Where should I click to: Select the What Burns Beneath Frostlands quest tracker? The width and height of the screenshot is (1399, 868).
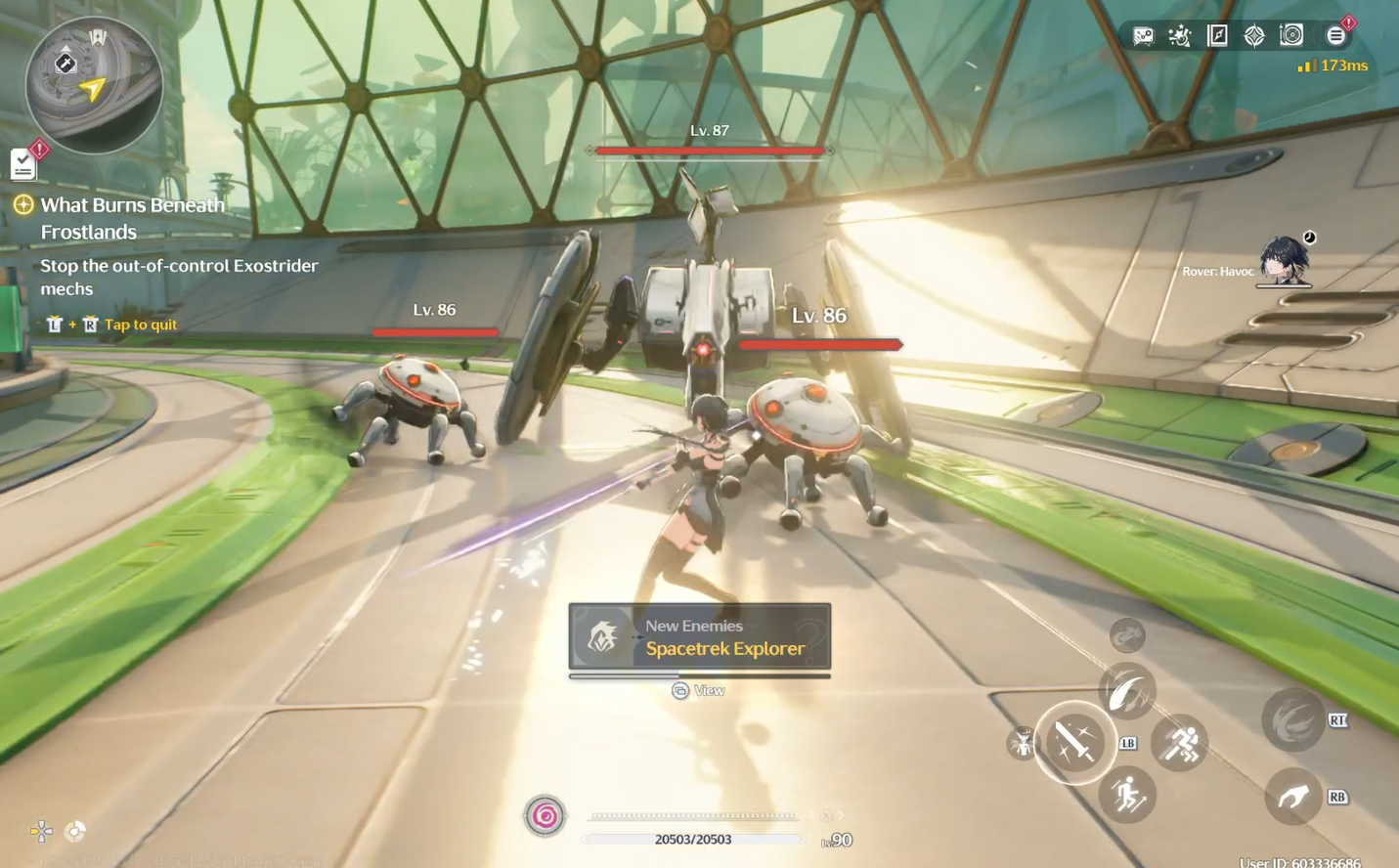132,218
